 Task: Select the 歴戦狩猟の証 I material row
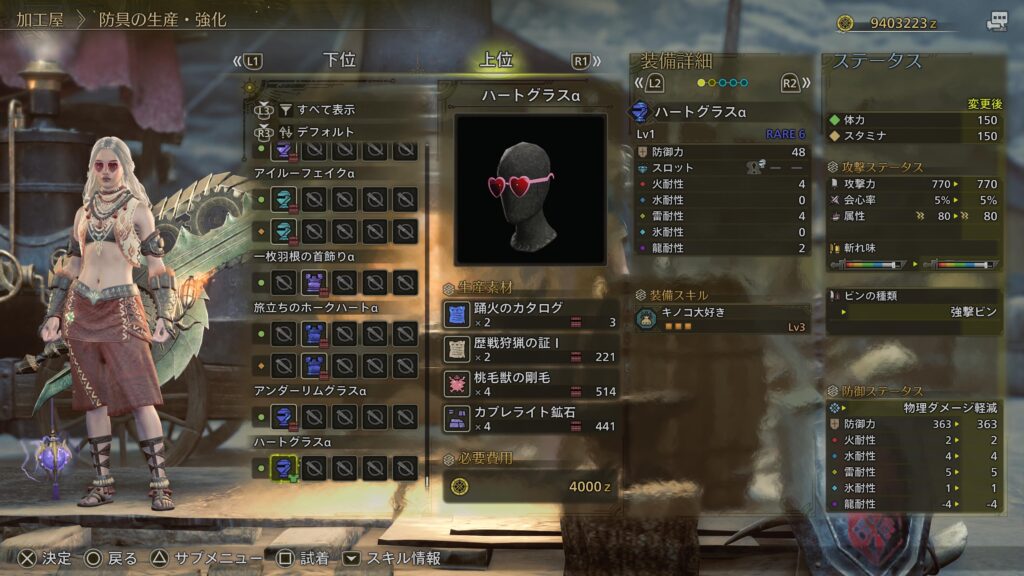pyautogui.click(x=531, y=349)
